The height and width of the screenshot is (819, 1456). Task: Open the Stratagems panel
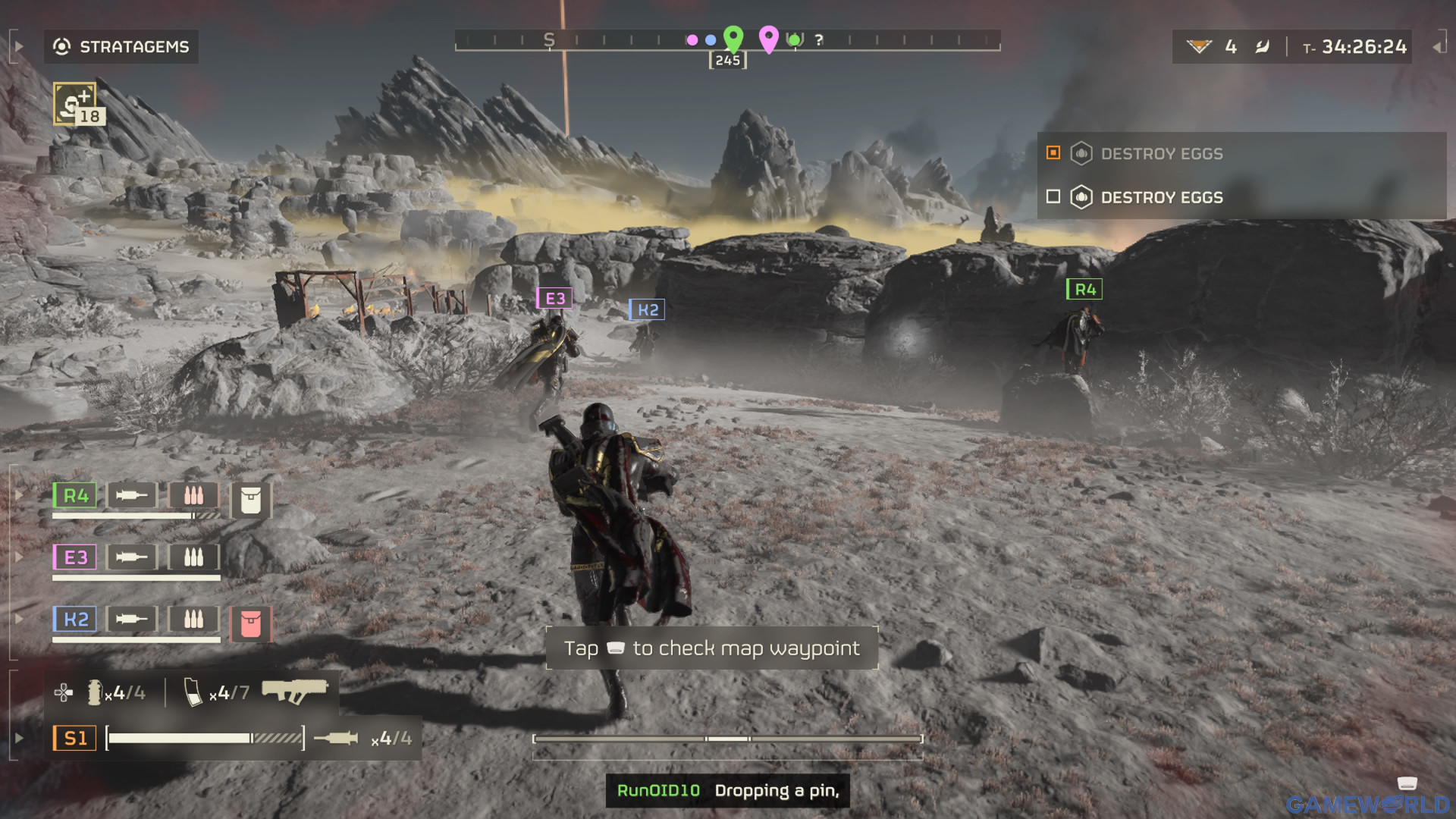(x=121, y=47)
